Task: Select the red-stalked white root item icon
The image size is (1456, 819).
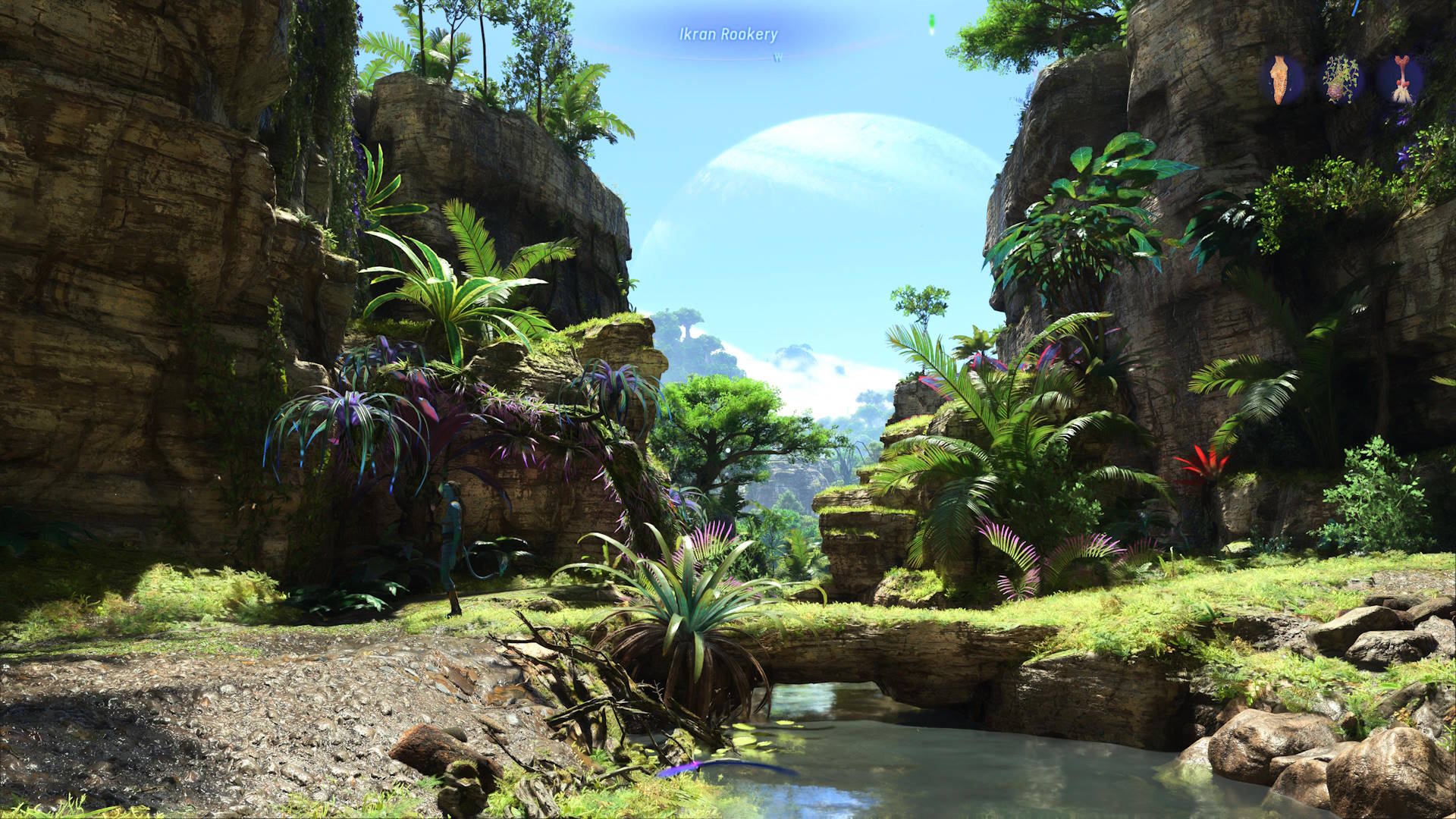Action: pos(1400,79)
